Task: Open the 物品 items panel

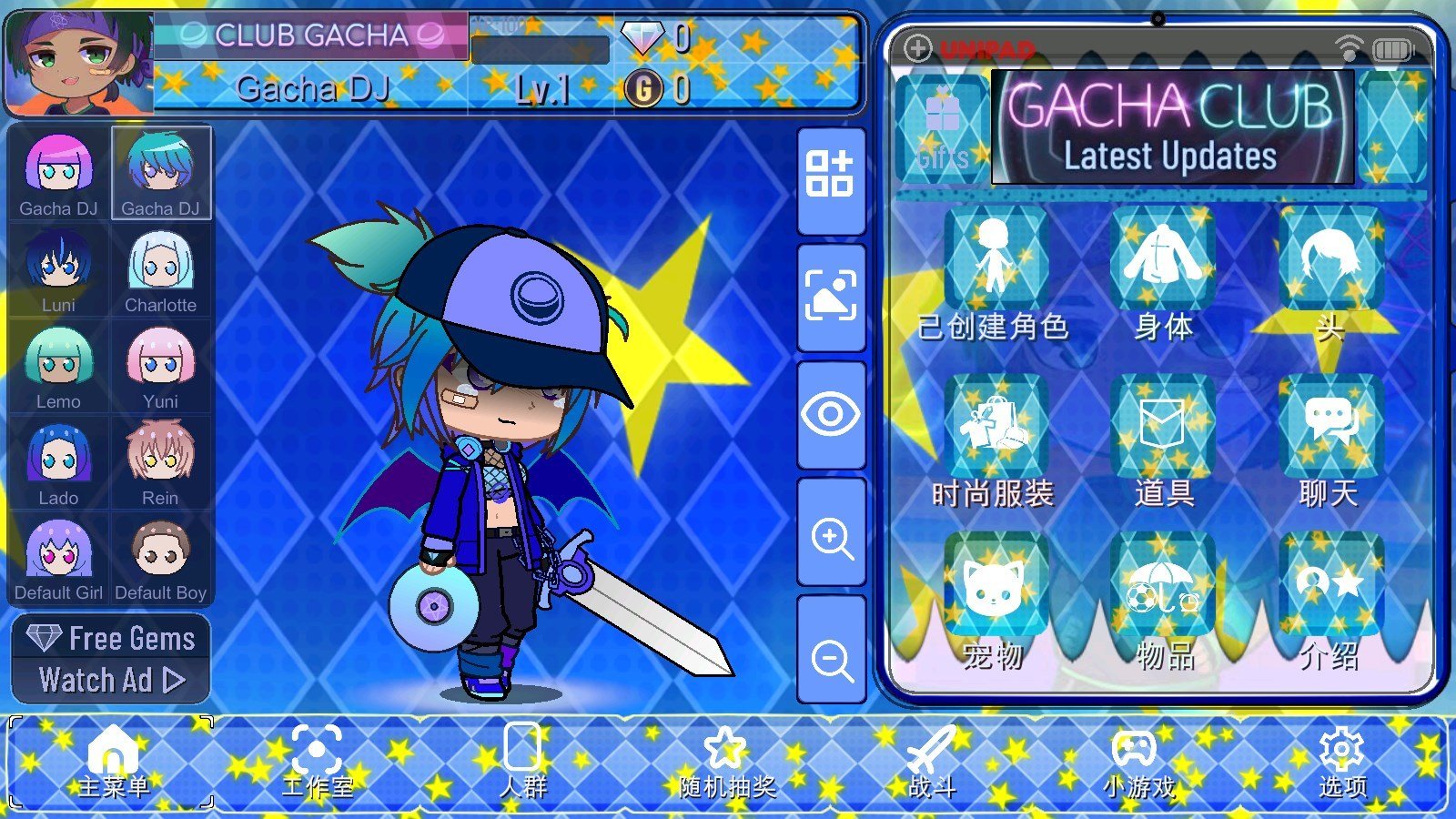Action: tap(1166, 582)
